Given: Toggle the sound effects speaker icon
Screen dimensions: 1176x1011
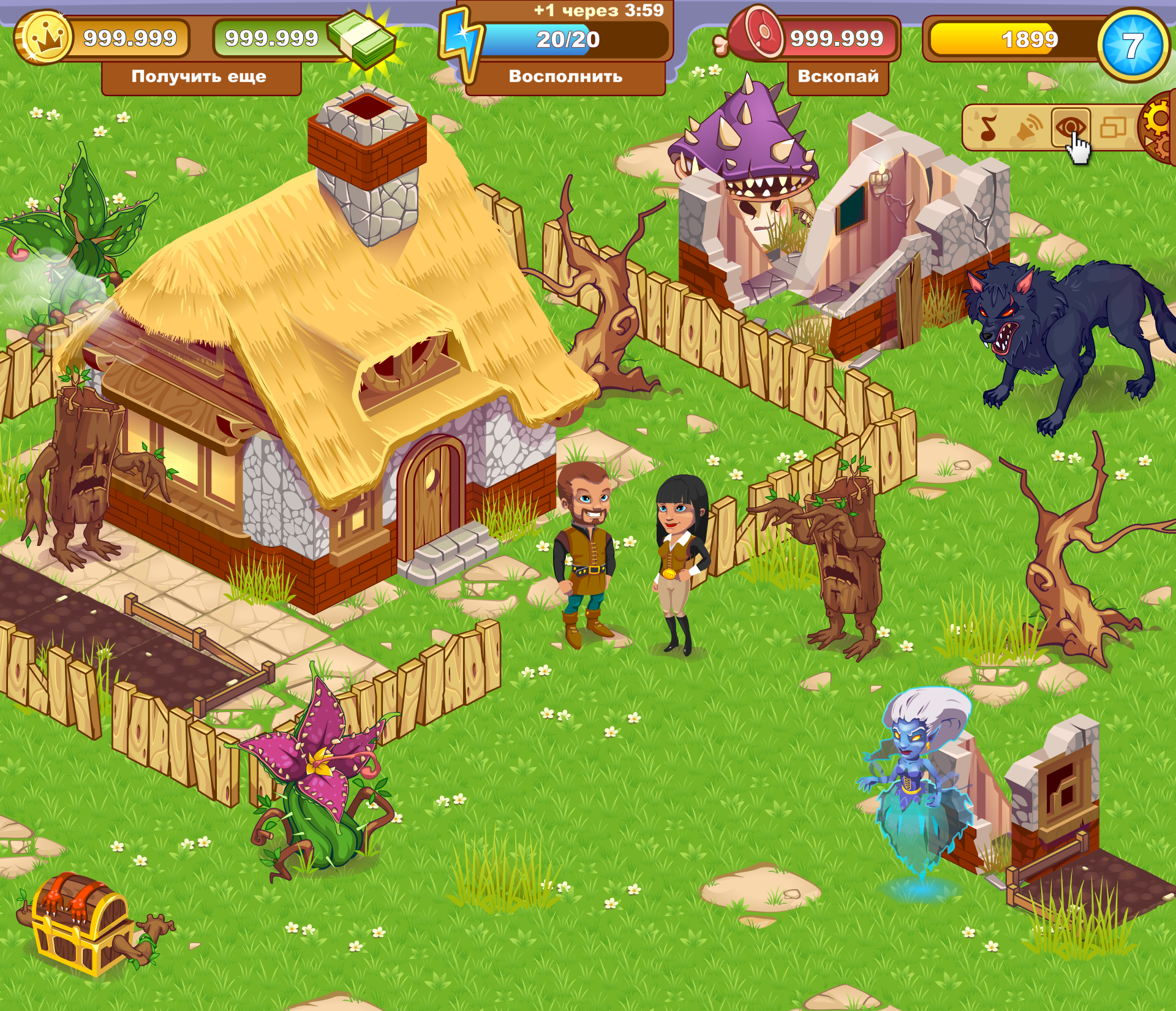Looking at the screenshot, I should 1029,128.
